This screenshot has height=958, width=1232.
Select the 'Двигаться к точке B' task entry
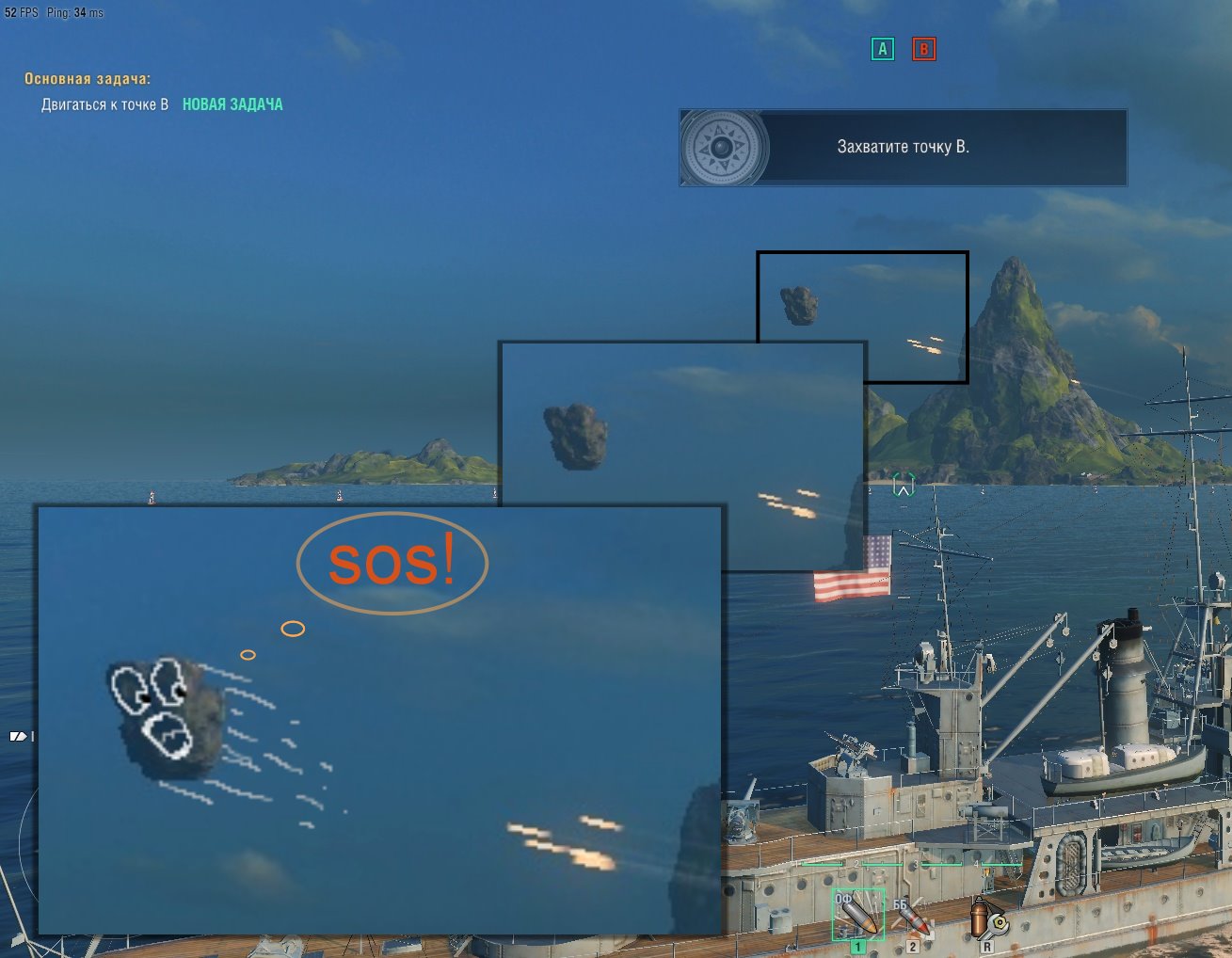(x=104, y=104)
